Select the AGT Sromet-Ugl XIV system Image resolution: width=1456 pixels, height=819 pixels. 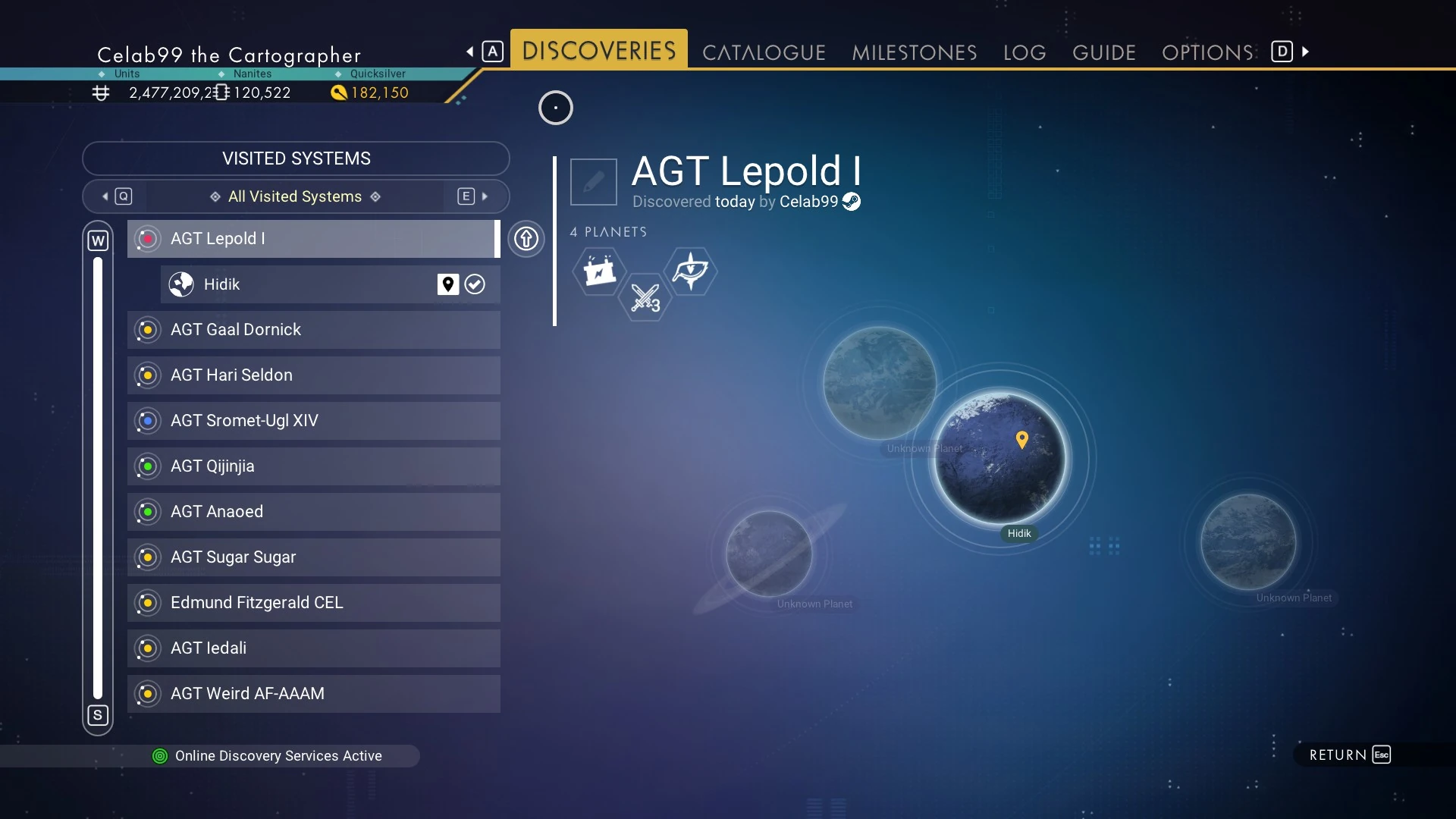pyautogui.click(x=313, y=421)
